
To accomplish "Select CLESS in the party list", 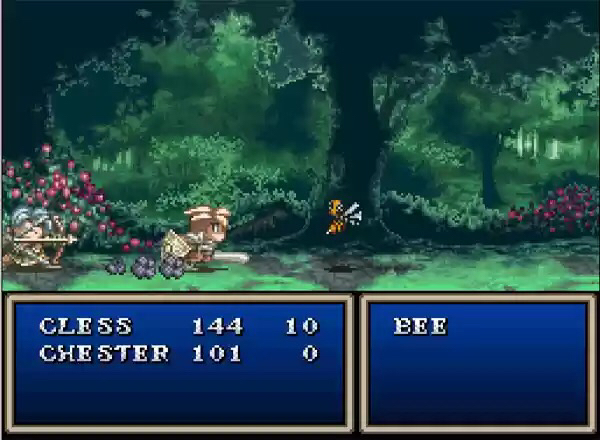I will [x=85, y=326].
